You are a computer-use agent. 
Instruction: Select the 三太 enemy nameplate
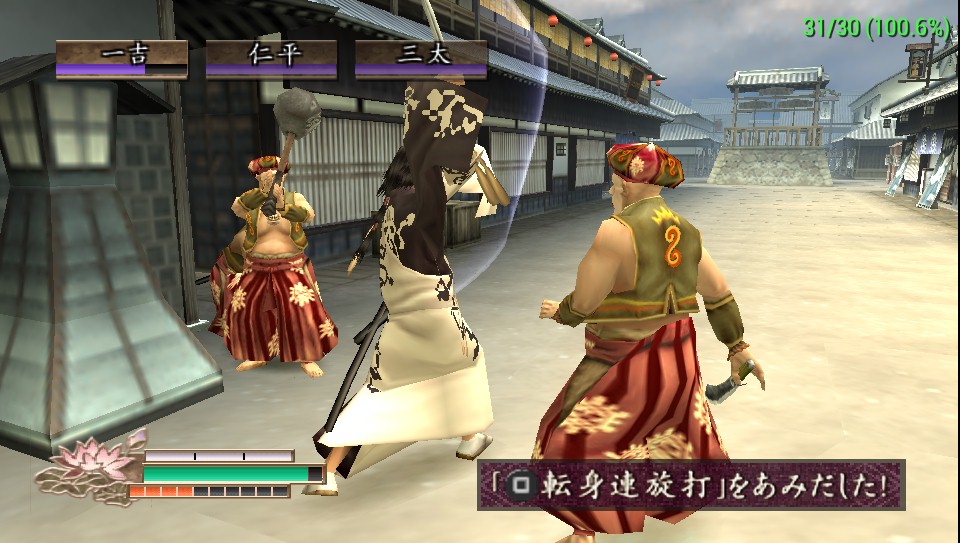[x=421, y=58]
